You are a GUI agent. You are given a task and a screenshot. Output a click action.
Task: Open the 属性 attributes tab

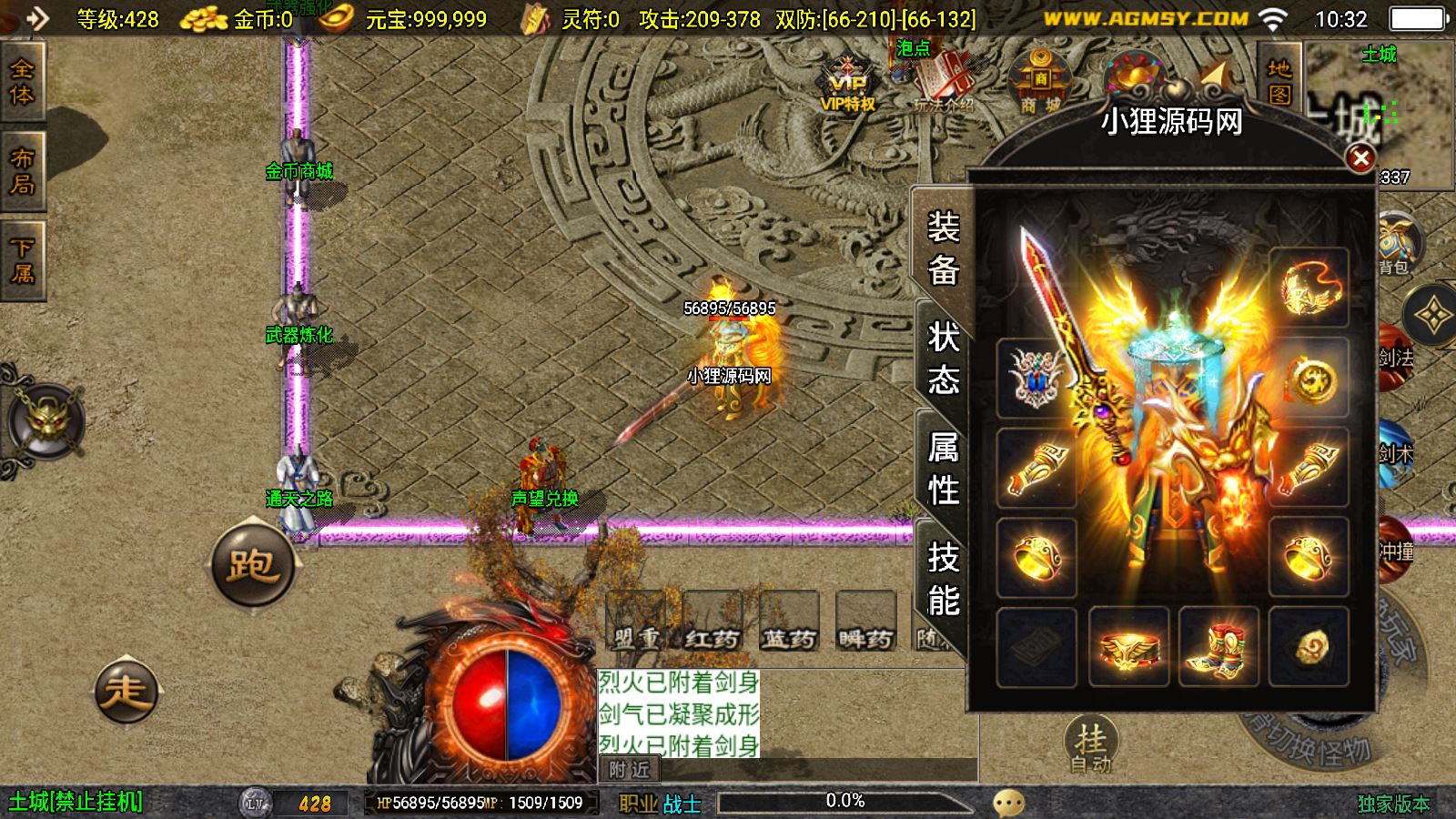(x=944, y=468)
